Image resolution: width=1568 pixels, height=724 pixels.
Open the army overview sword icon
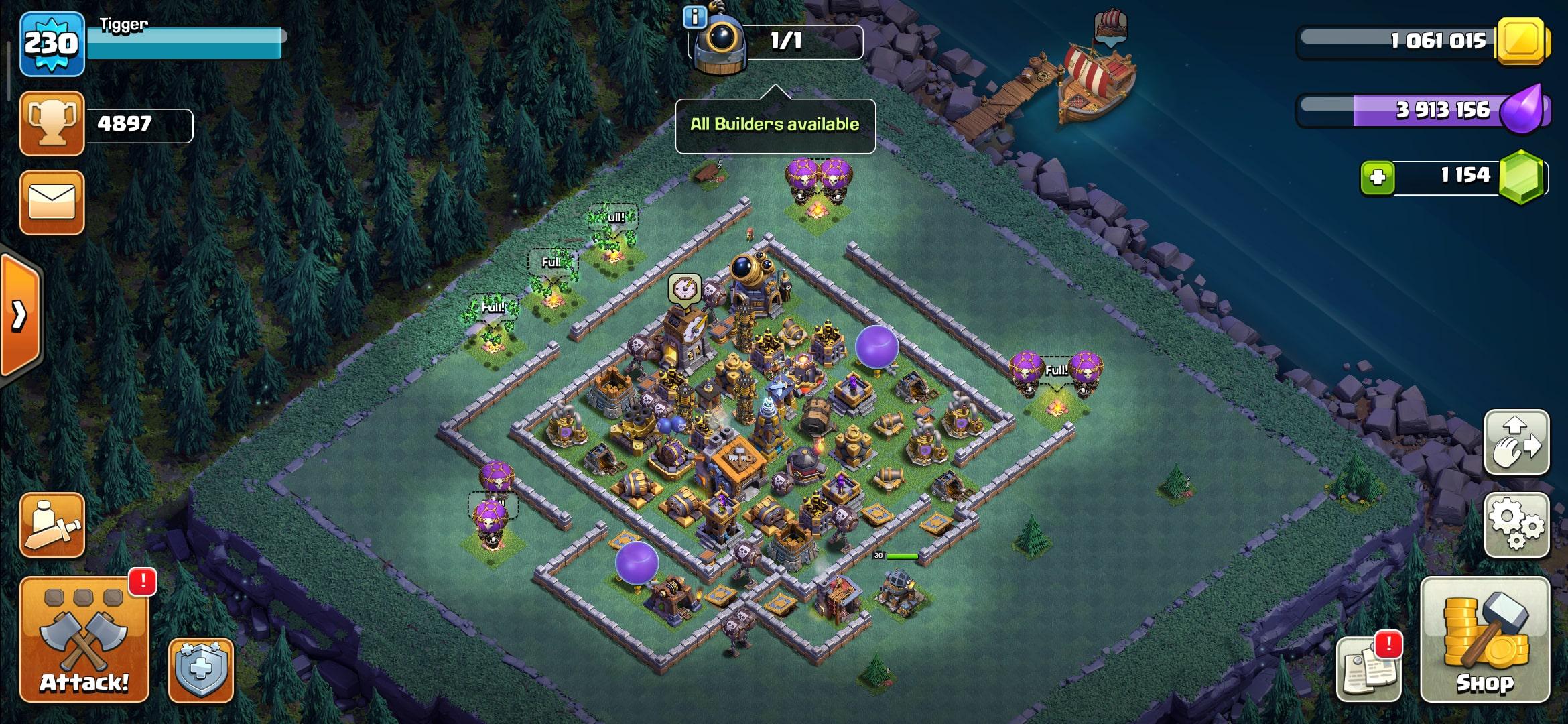coord(52,525)
